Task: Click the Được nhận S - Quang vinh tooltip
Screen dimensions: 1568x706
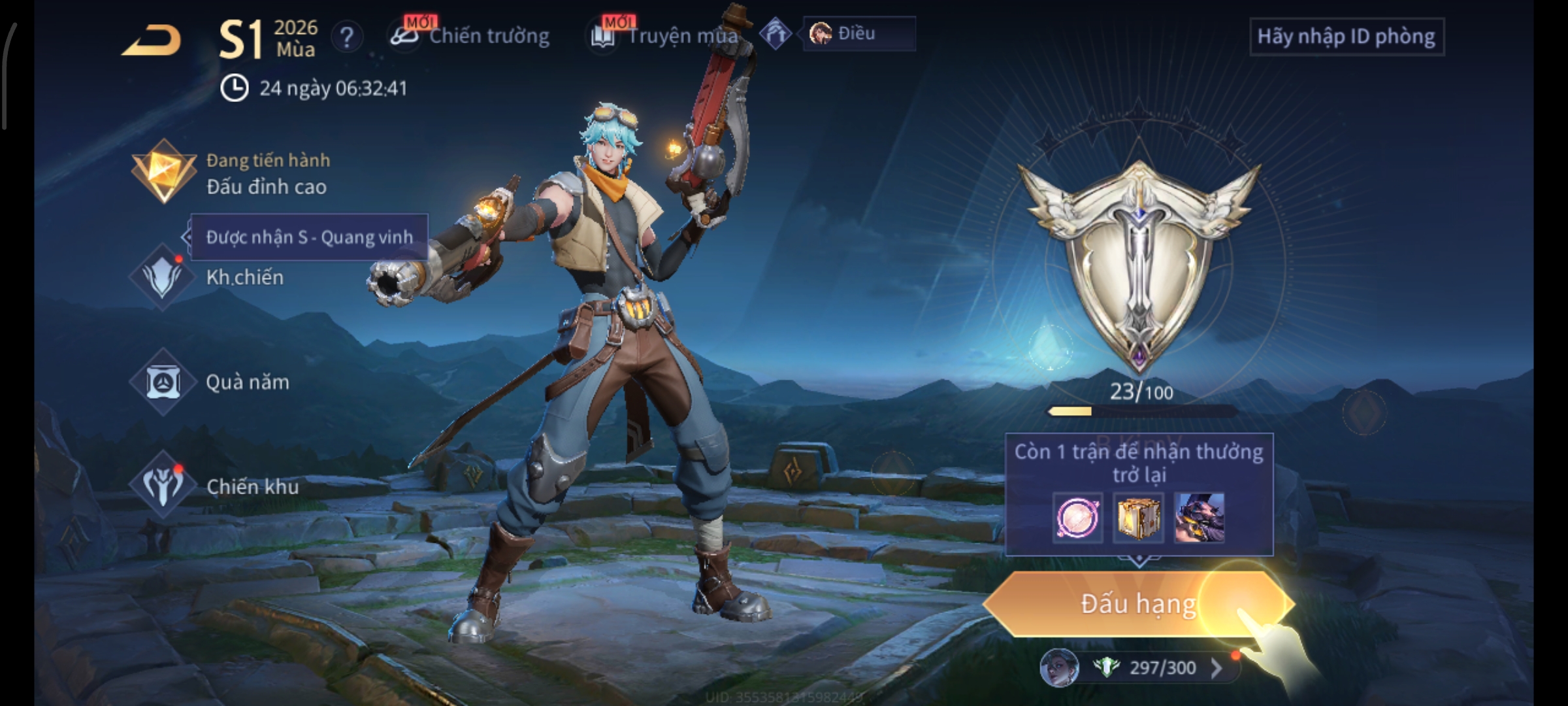Action: click(x=309, y=237)
